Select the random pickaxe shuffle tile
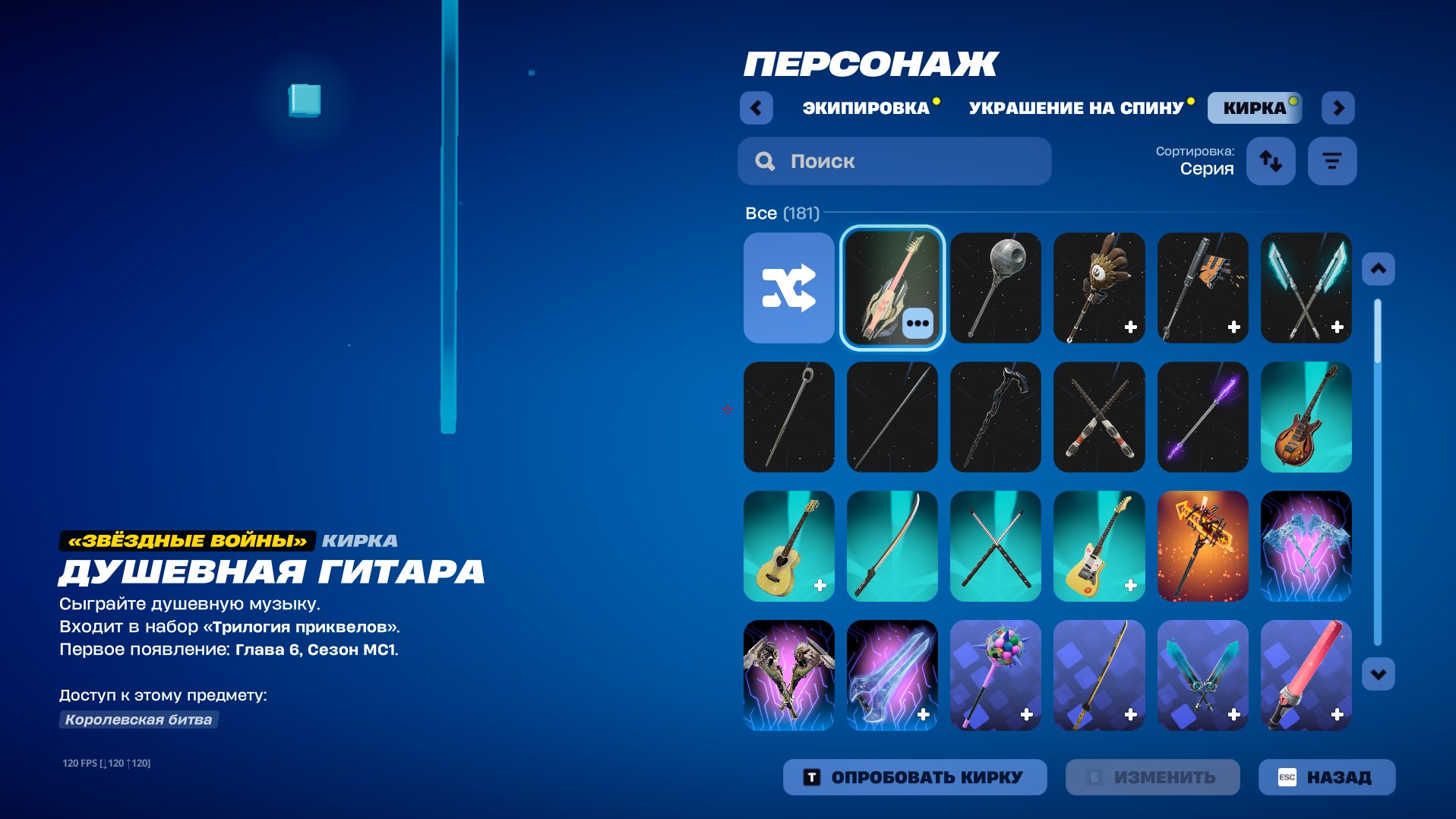The width and height of the screenshot is (1456, 819). coord(788,289)
